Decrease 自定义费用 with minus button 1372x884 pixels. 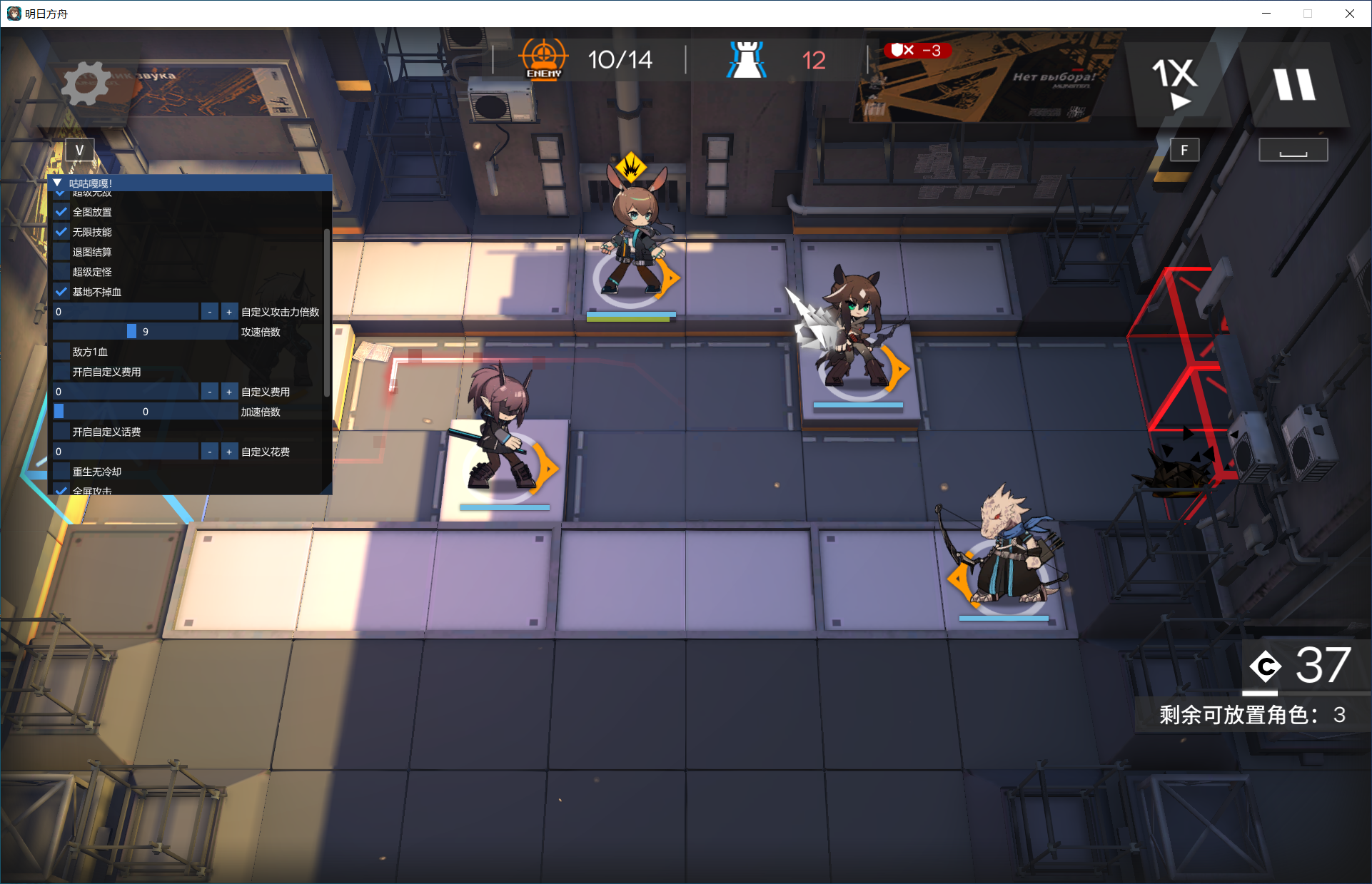click(209, 392)
